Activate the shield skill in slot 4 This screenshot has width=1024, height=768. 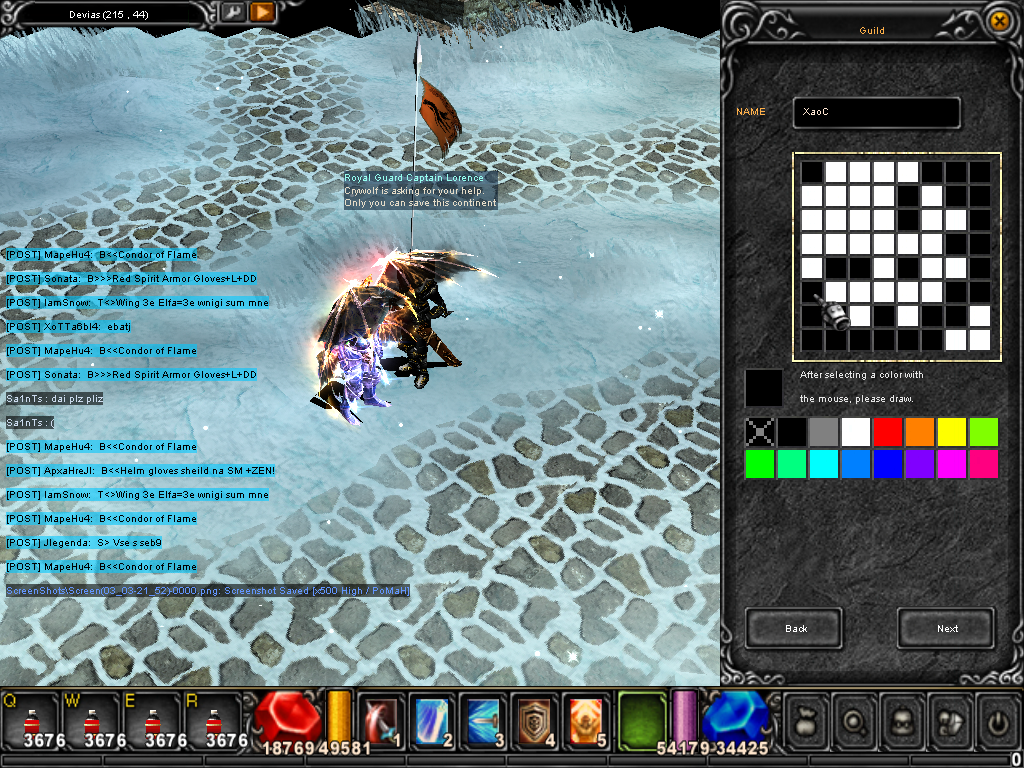point(535,719)
